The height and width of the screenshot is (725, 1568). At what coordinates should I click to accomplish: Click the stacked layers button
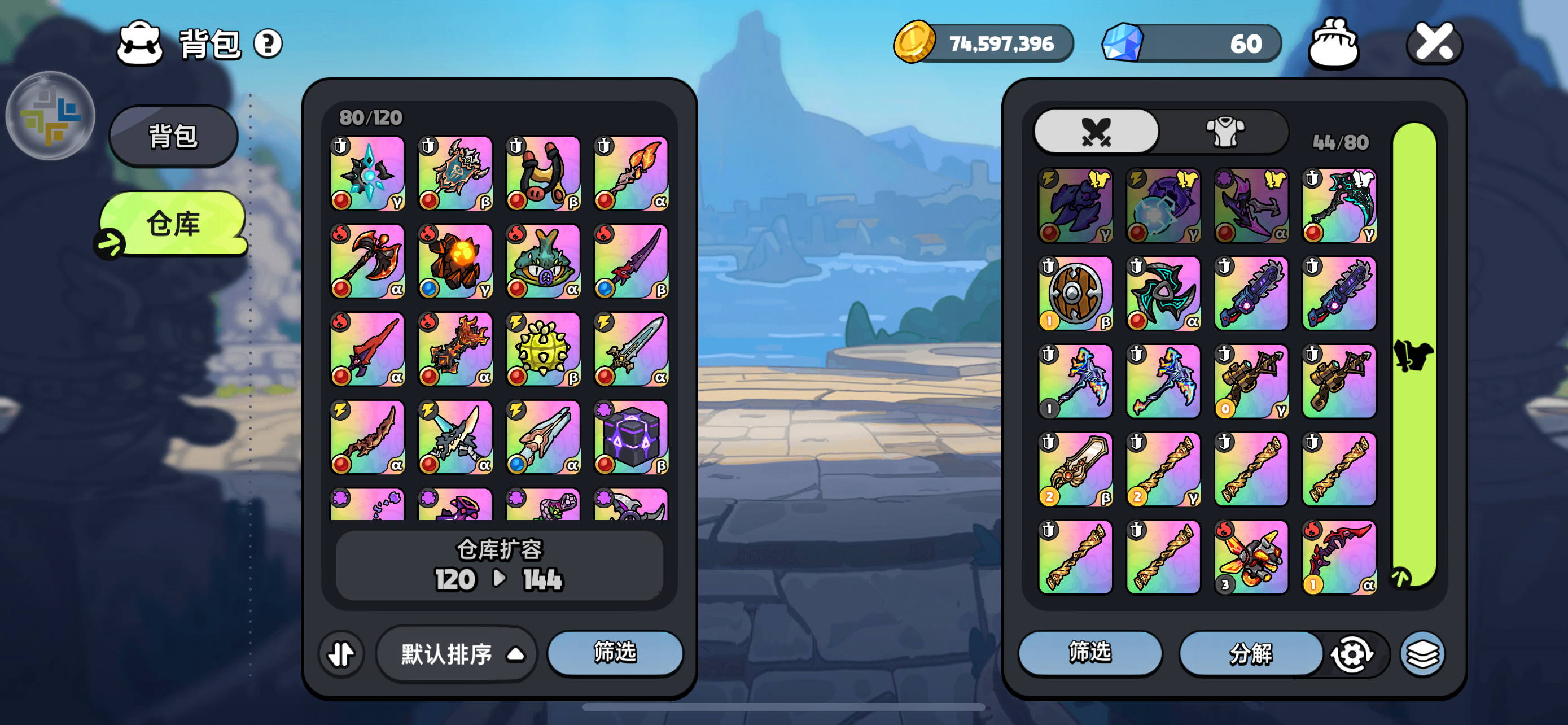point(1422,654)
